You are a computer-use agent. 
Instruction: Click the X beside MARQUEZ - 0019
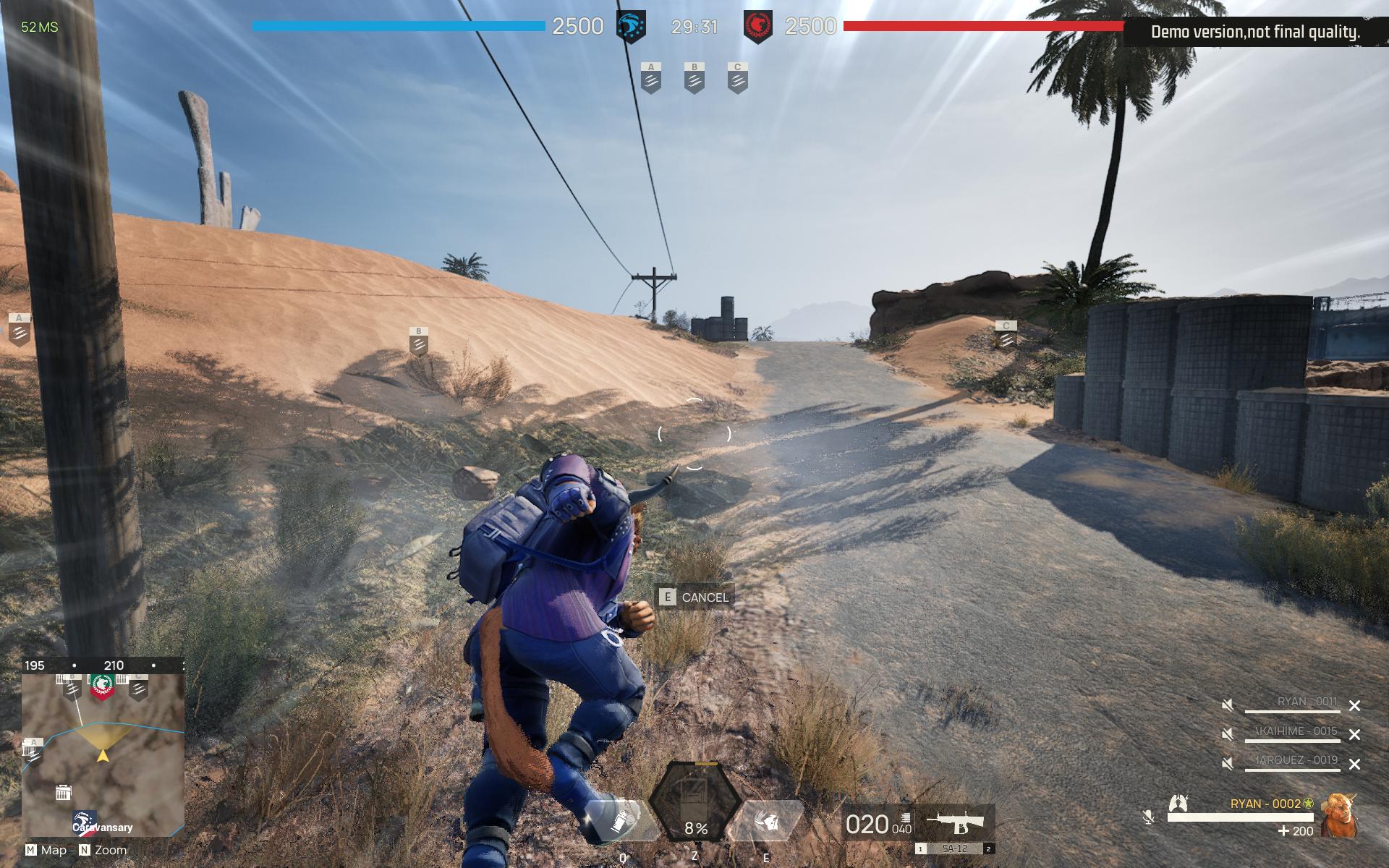(1354, 764)
